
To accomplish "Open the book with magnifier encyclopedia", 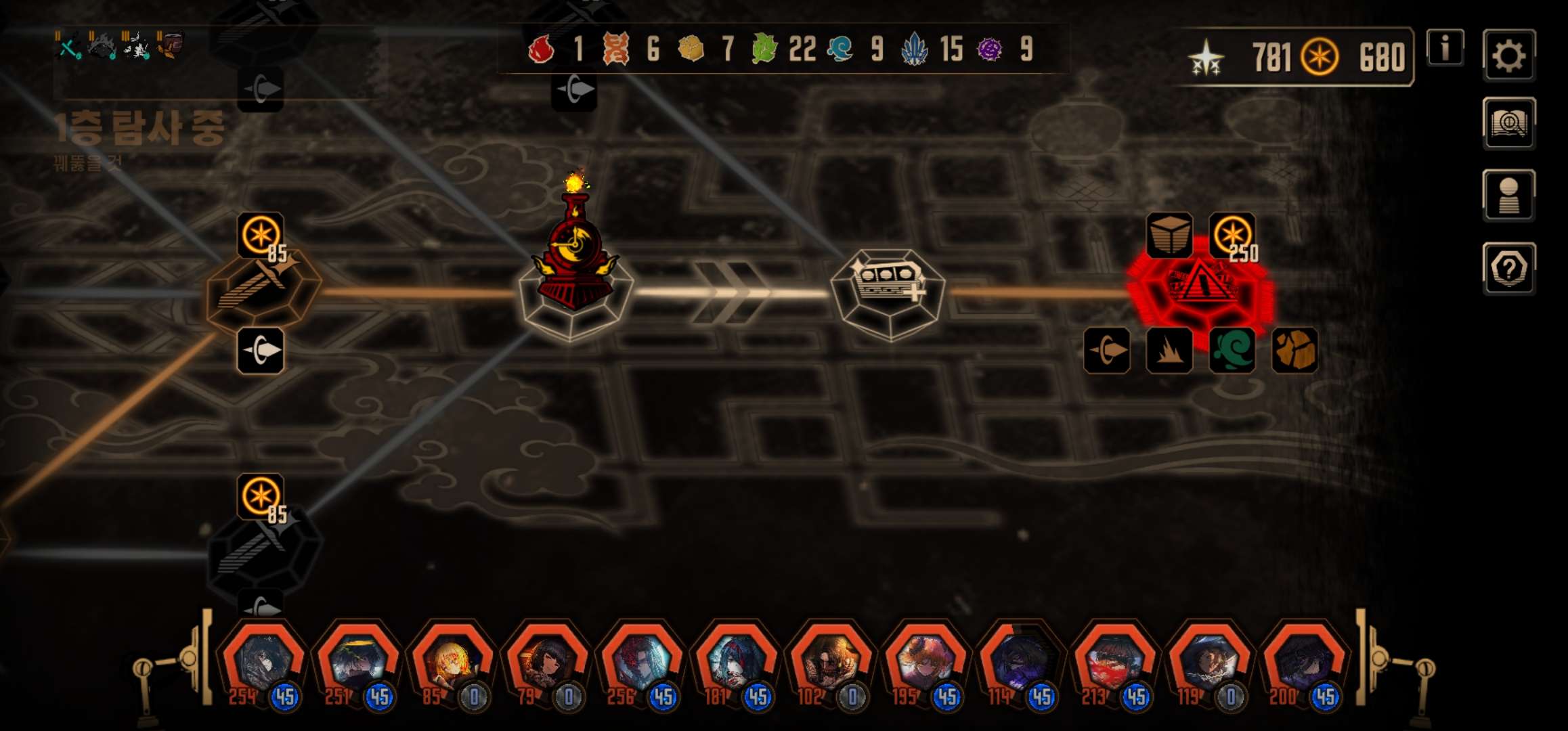I will 1509,123.
